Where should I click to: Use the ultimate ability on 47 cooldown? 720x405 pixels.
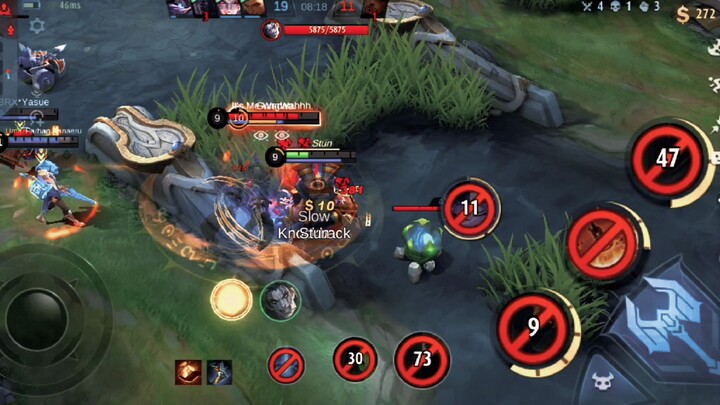click(668, 159)
